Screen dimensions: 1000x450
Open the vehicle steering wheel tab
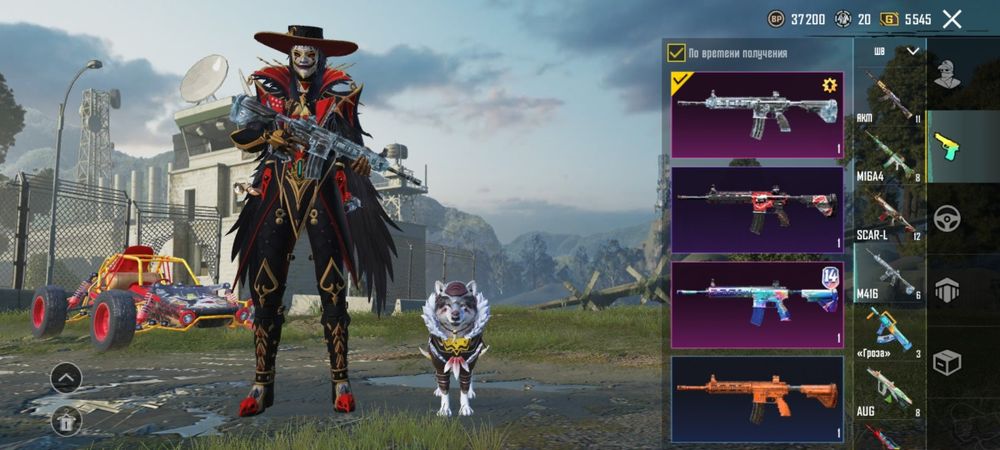[x=946, y=218]
